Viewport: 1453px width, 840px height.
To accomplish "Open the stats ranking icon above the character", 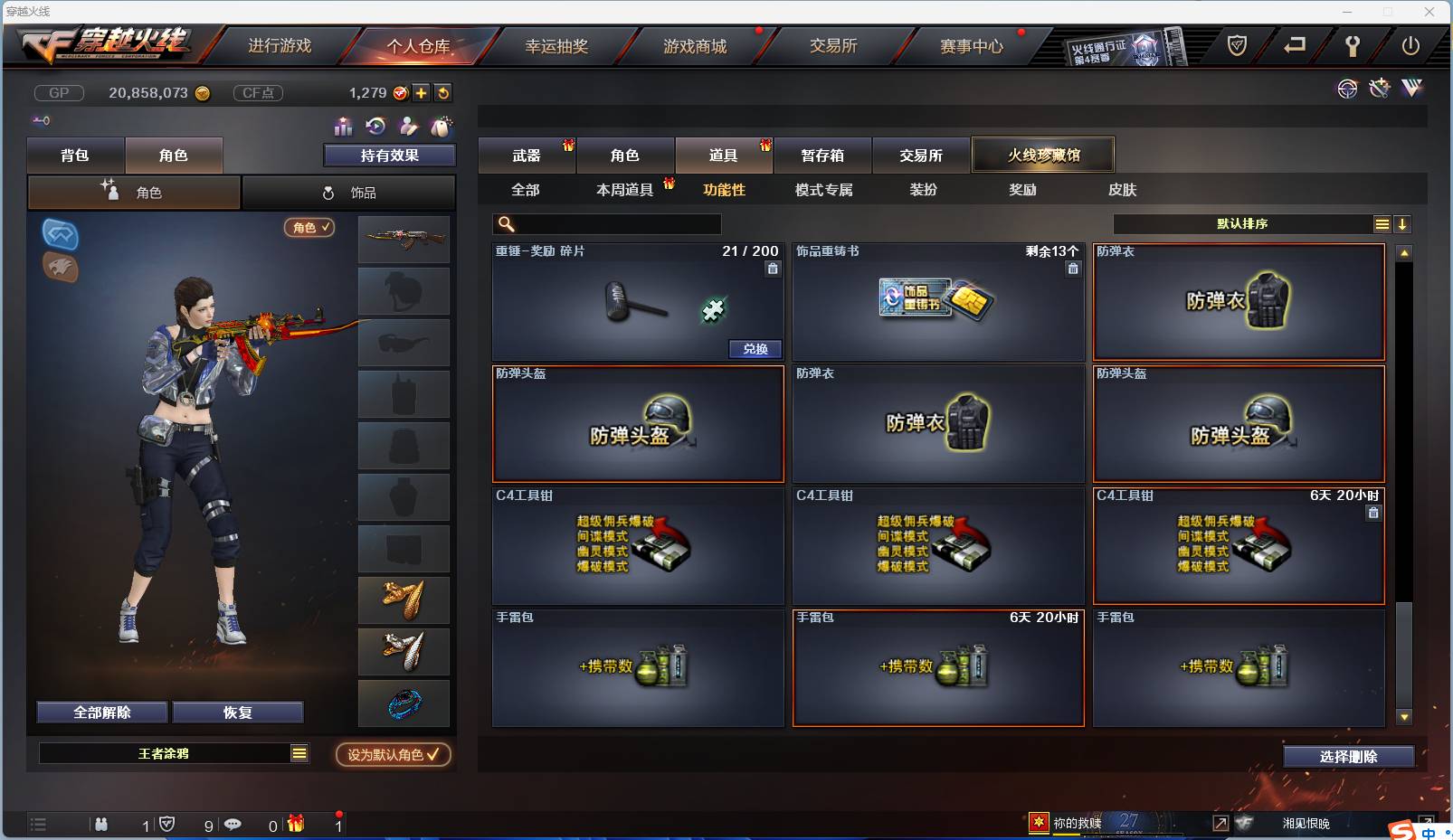I will pyautogui.click(x=342, y=127).
